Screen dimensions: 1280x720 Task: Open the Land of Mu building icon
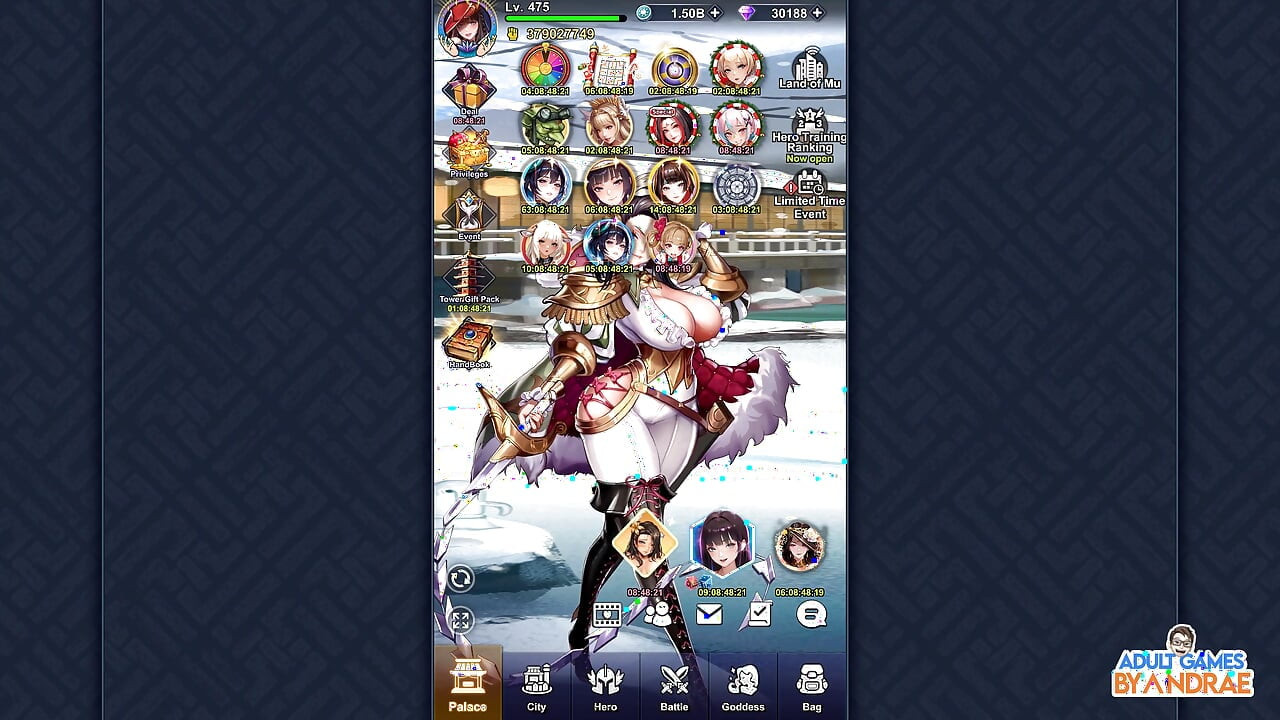point(810,65)
